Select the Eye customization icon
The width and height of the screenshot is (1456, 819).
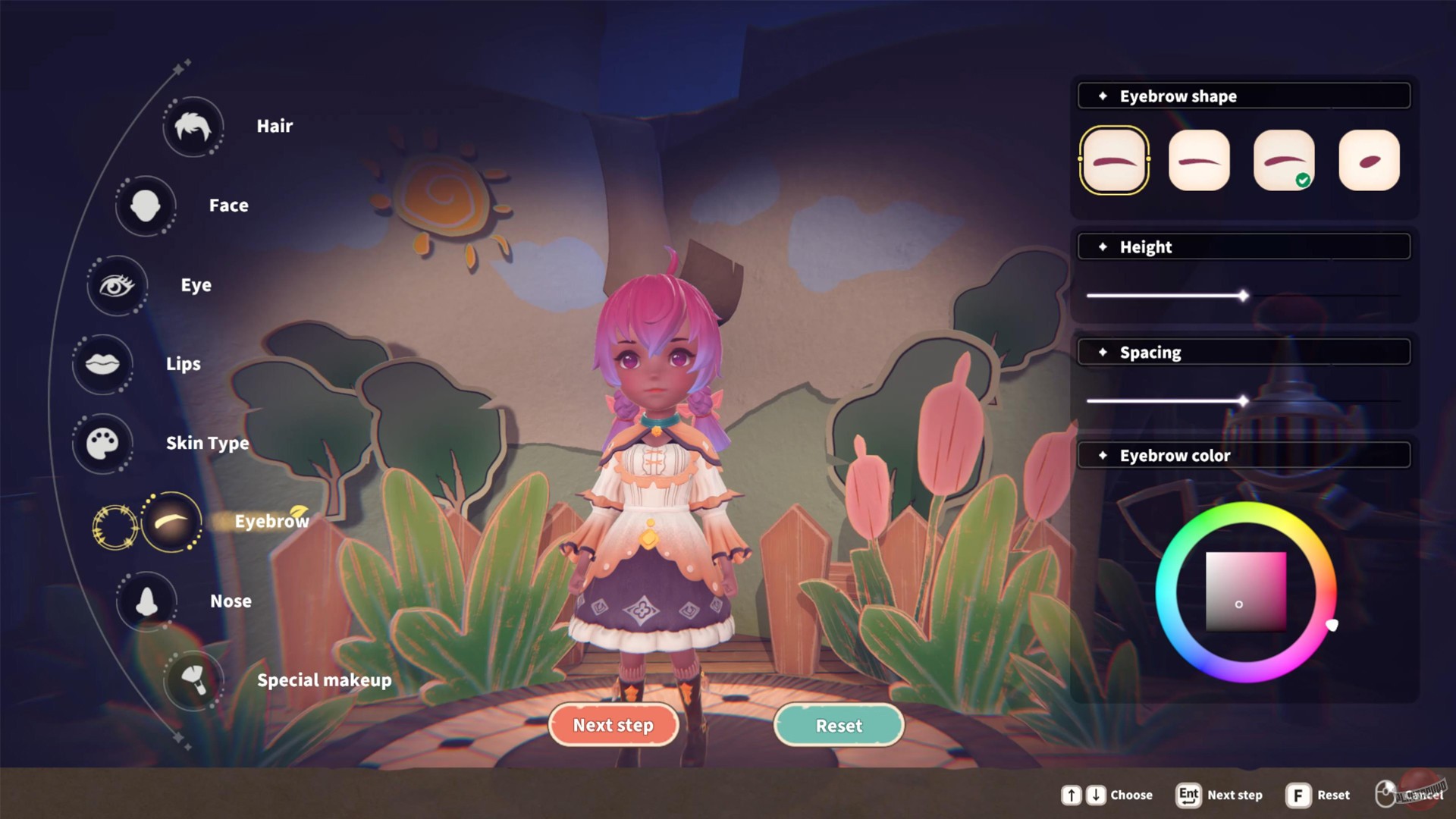pos(117,286)
